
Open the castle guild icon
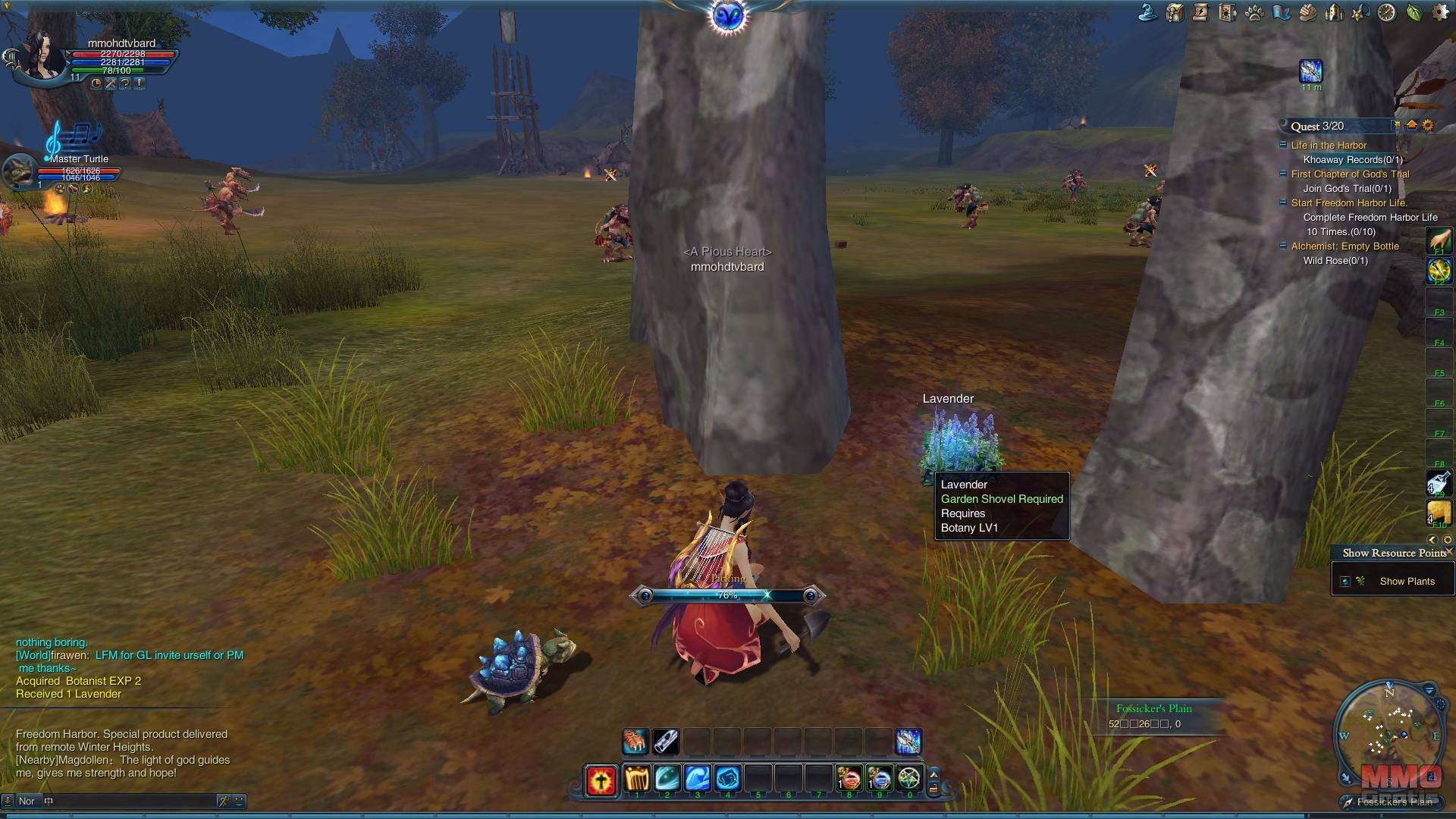(x=1334, y=12)
